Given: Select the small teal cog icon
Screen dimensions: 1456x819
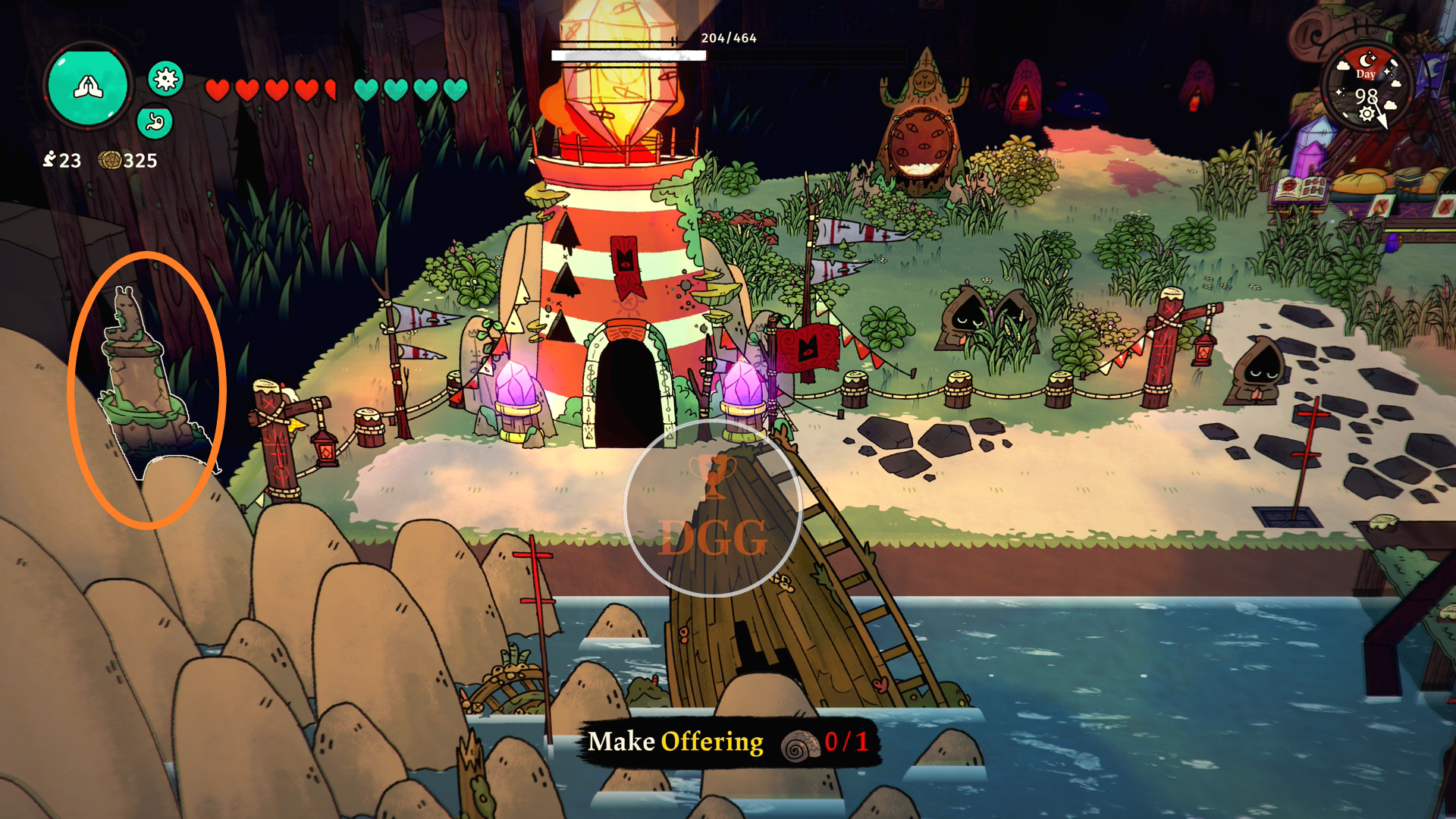Looking at the screenshot, I should [x=165, y=78].
